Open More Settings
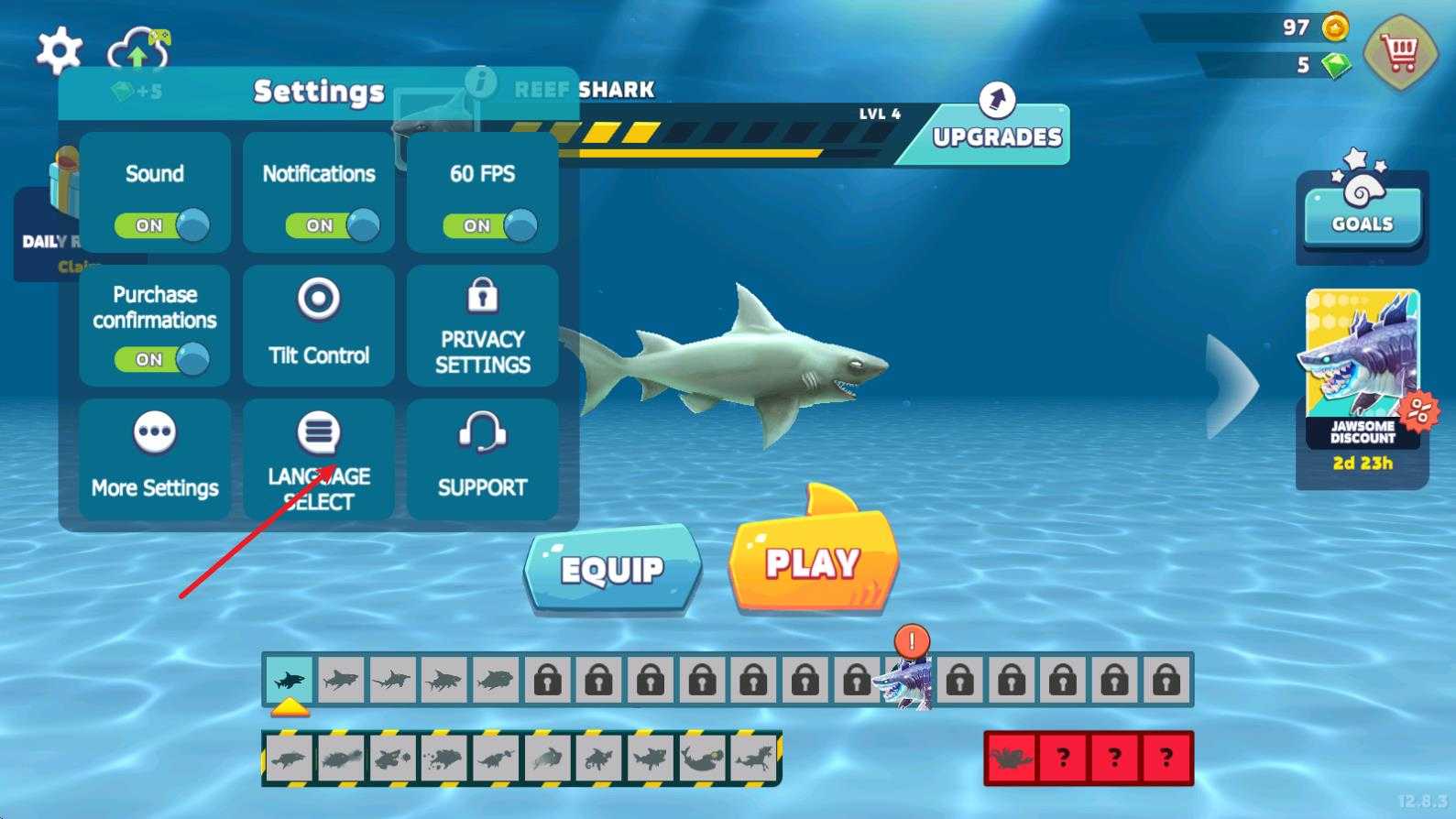Screen dimensions: 1456x819 155,459
